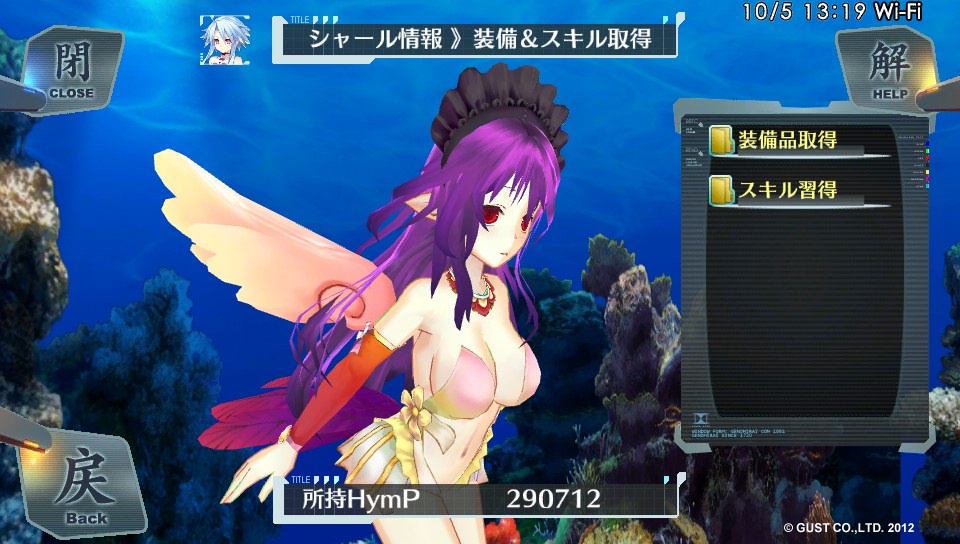
Task: Go back using the 戻 Back button
Action: [85, 487]
